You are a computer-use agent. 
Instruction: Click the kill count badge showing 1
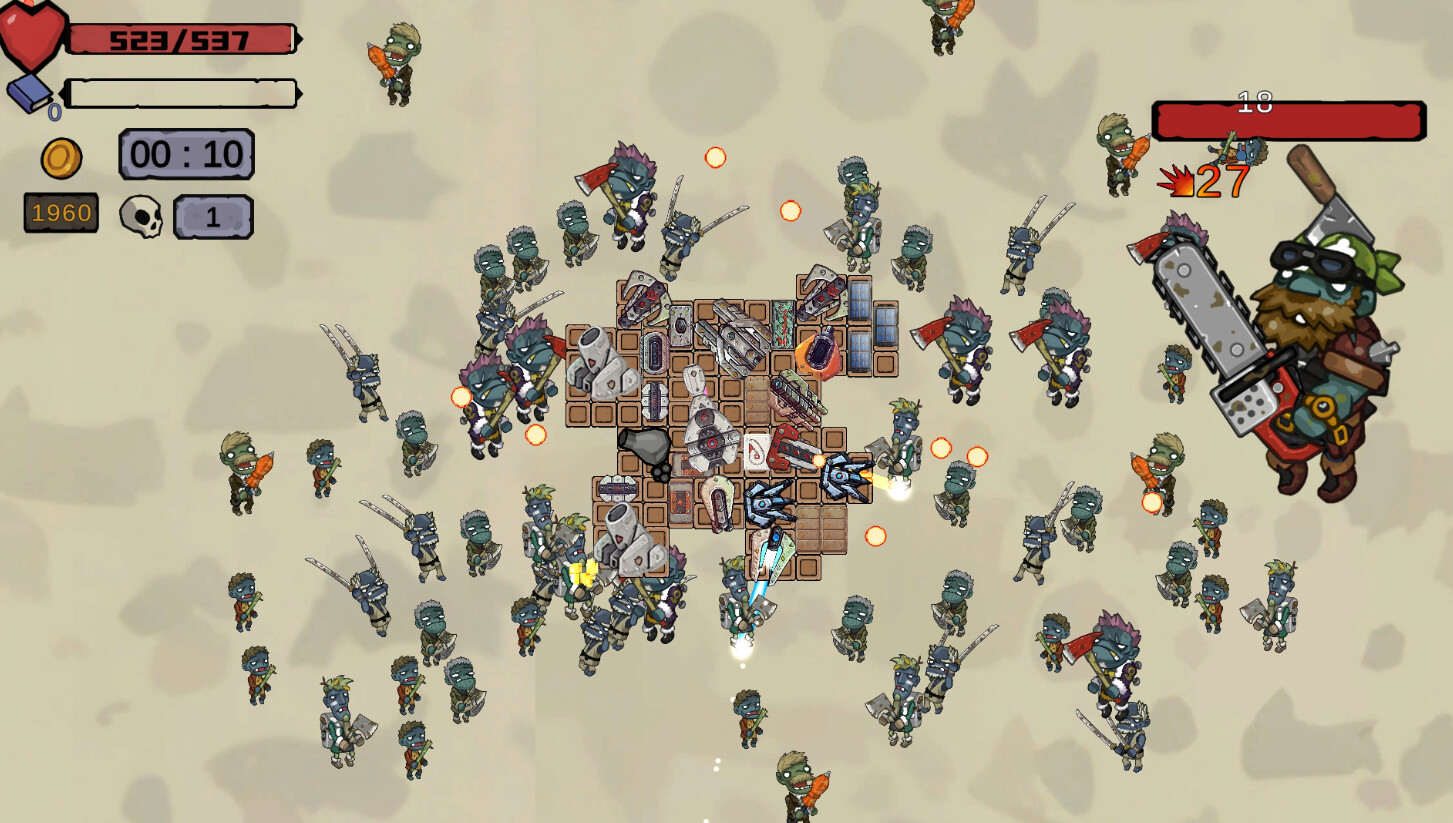click(x=213, y=214)
